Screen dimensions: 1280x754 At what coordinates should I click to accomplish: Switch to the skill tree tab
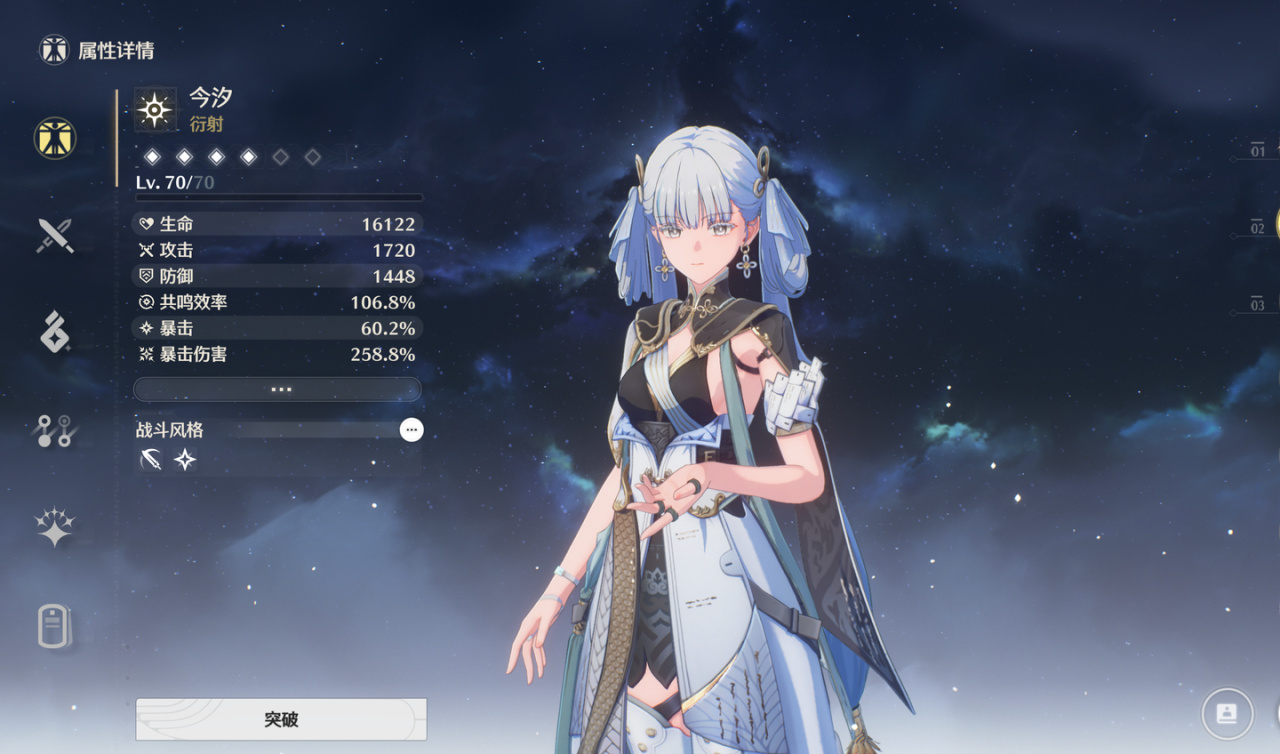(55, 430)
